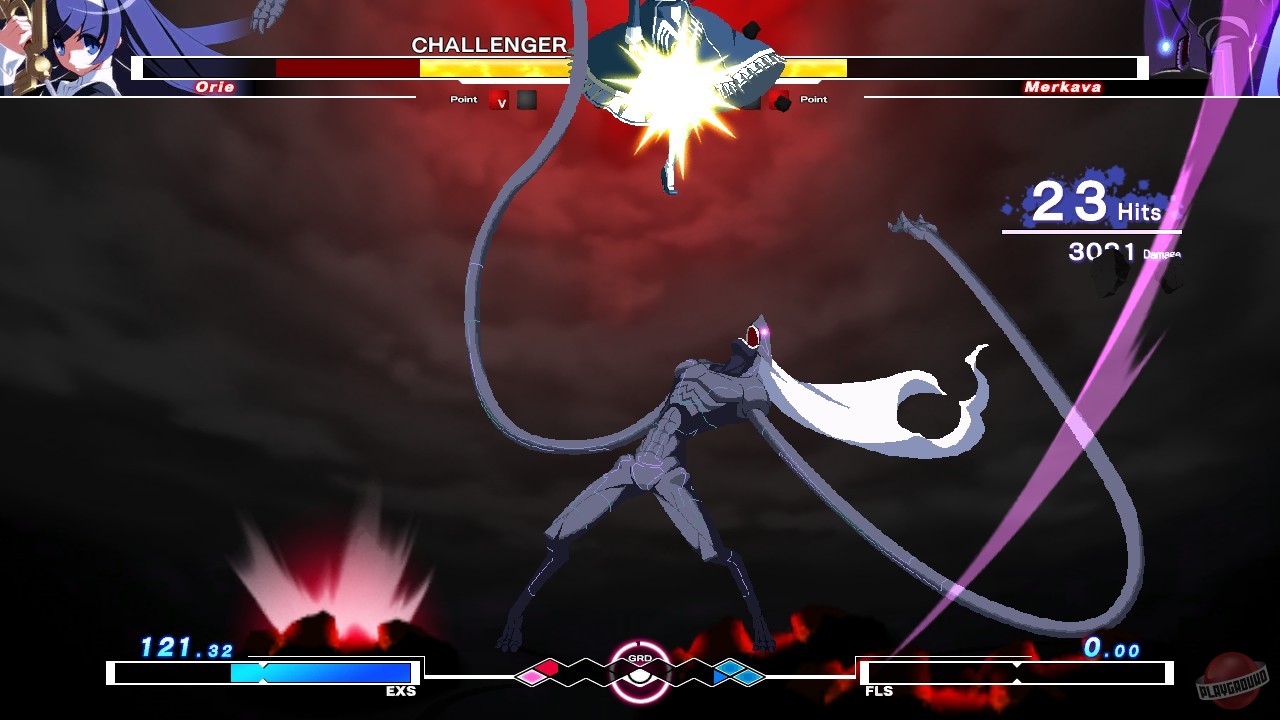This screenshot has width=1280, height=720.
Task: Click the red round-win 'V' marker beside Orie's Point label
Action: tap(497, 101)
